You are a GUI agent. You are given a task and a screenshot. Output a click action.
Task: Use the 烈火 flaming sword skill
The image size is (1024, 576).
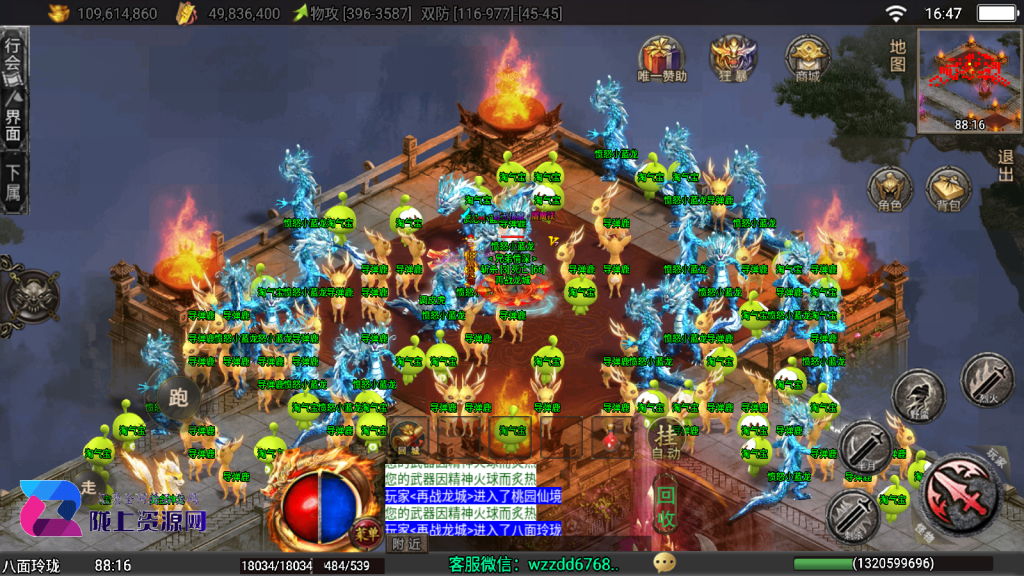tap(985, 377)
